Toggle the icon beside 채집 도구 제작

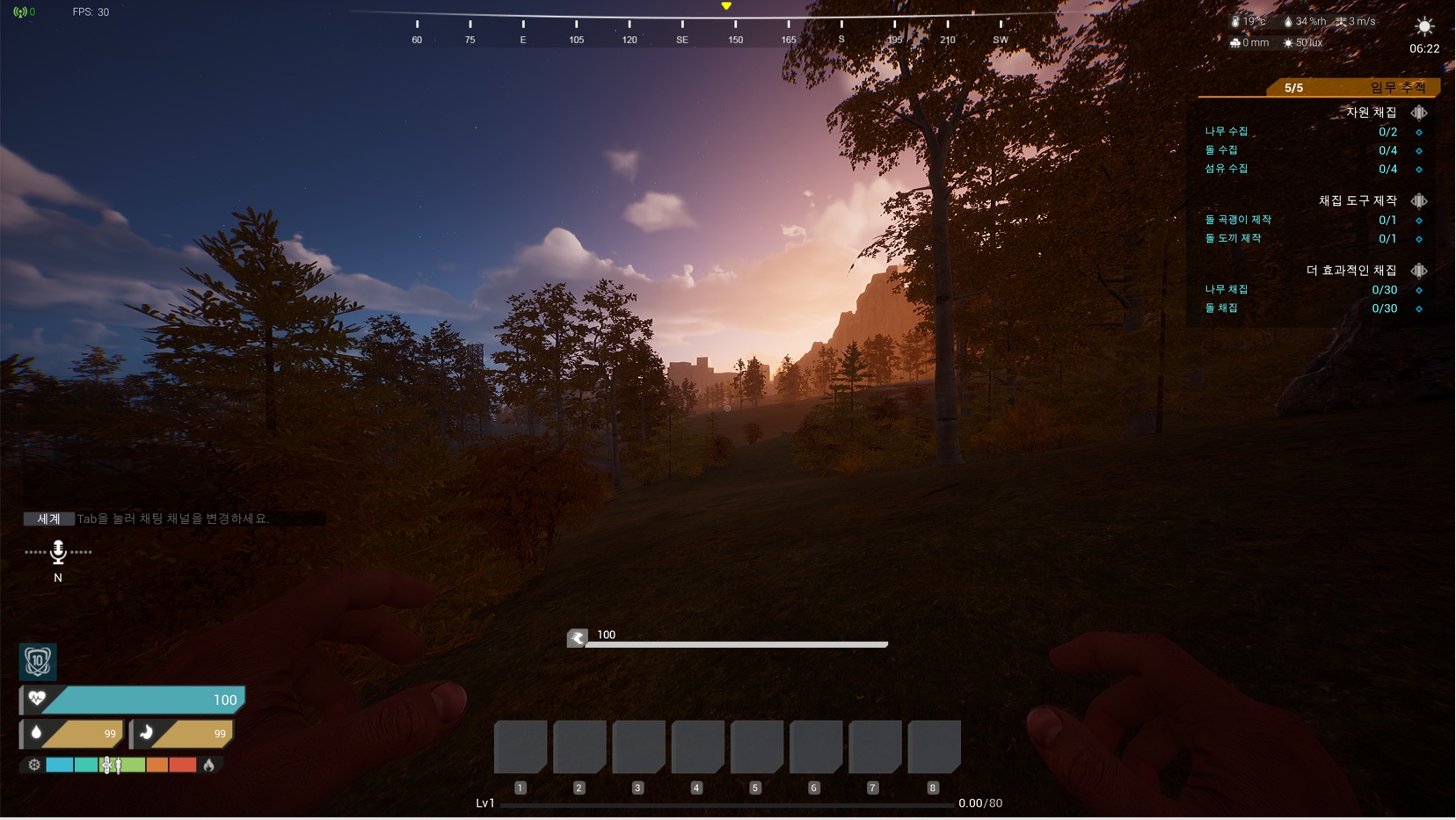pyautogui.click(x=1419, y=200)
